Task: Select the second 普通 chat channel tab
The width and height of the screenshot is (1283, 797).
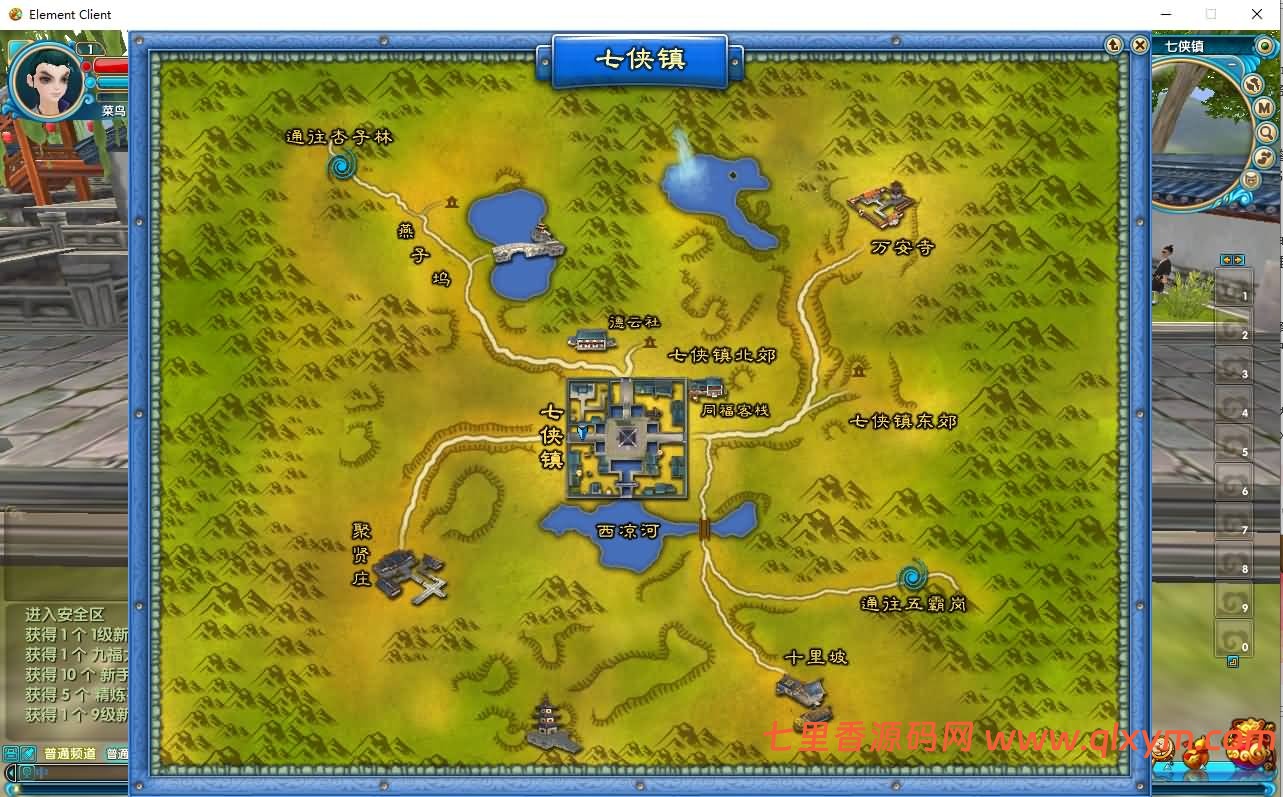Action: [117, 753]
